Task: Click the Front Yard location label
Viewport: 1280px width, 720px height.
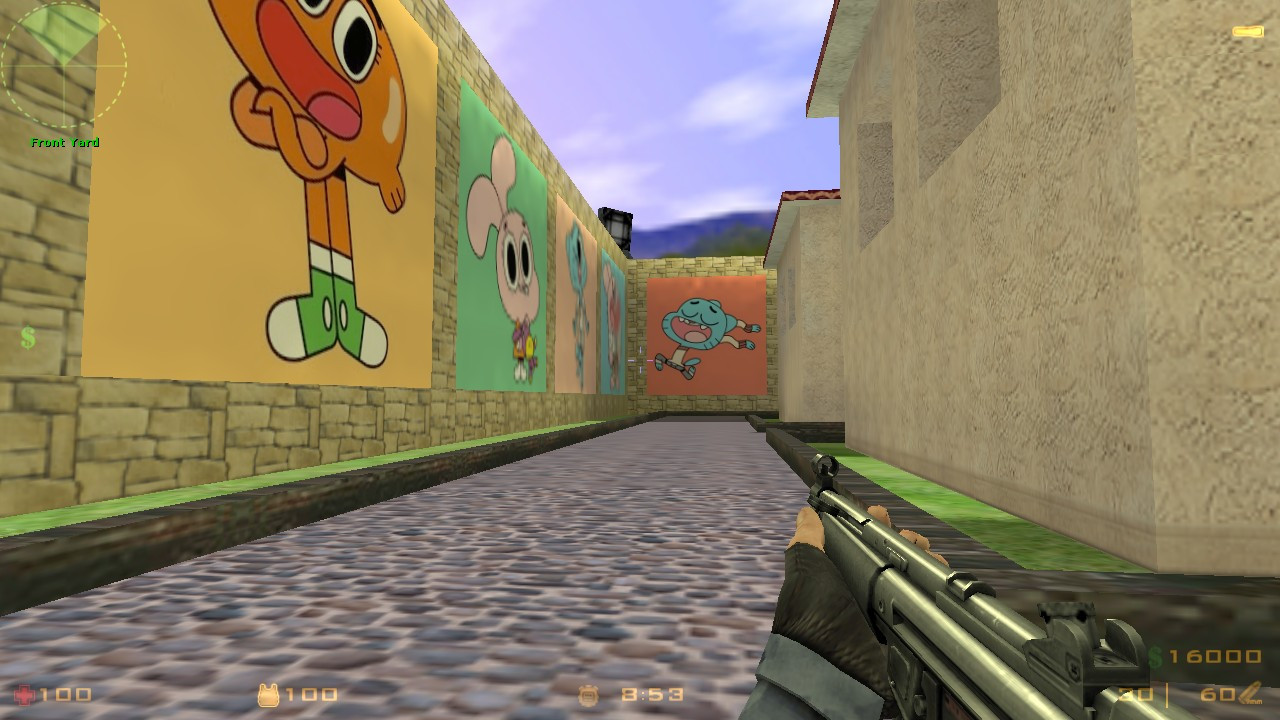Action: (65, 142)
